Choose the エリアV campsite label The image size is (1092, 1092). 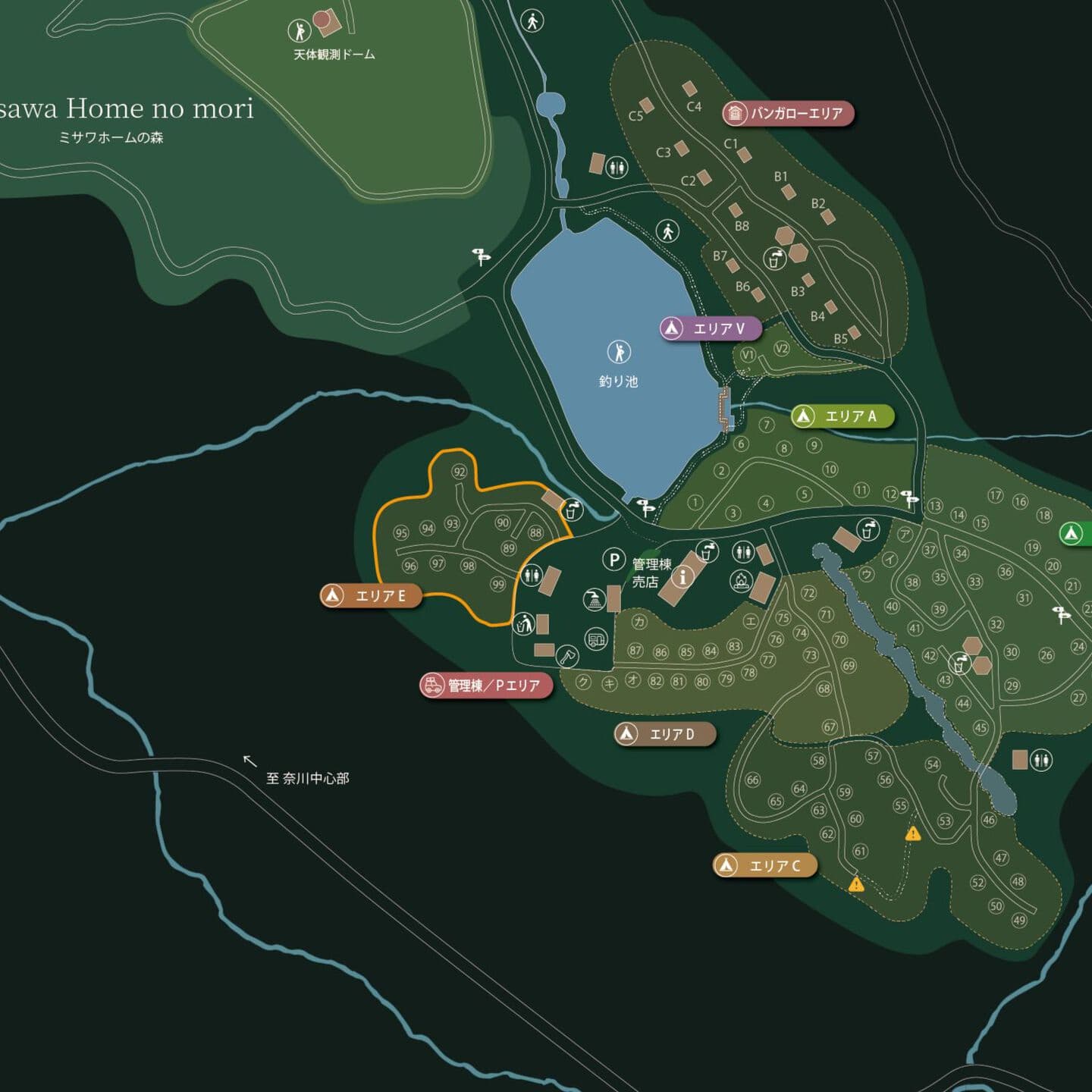click(710, 328)
